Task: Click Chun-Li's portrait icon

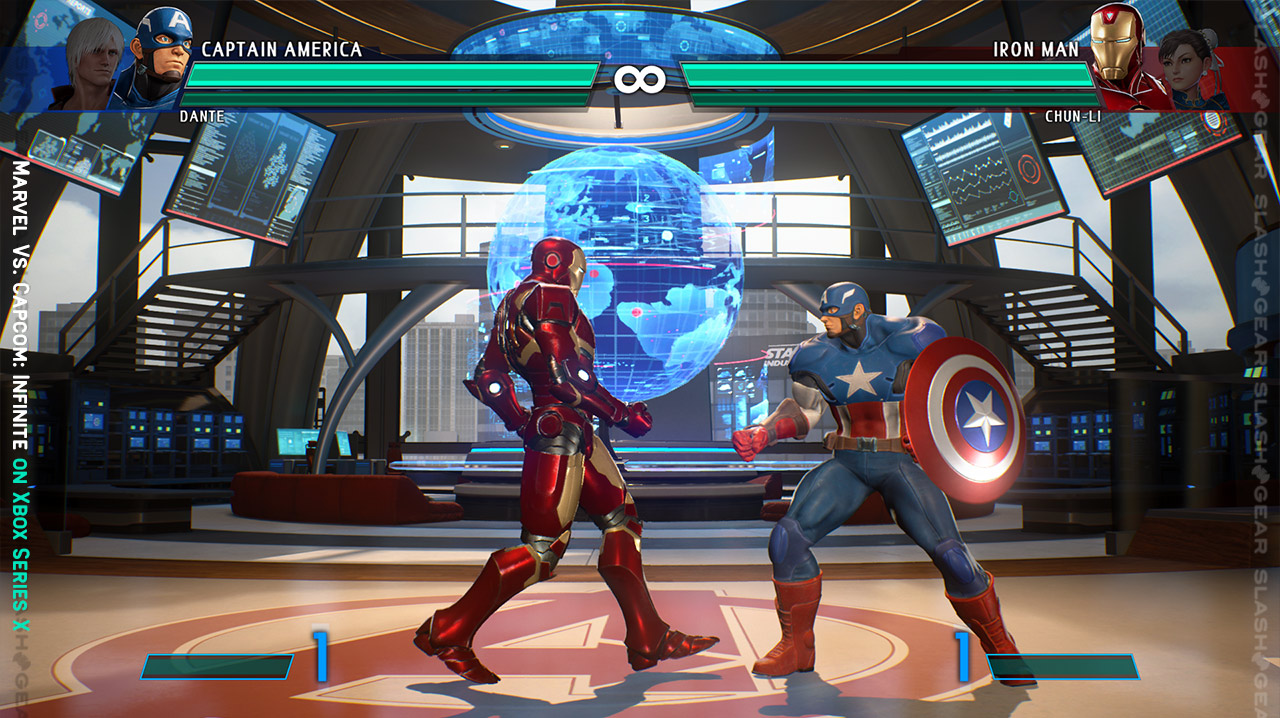Action: point(1187,64)
